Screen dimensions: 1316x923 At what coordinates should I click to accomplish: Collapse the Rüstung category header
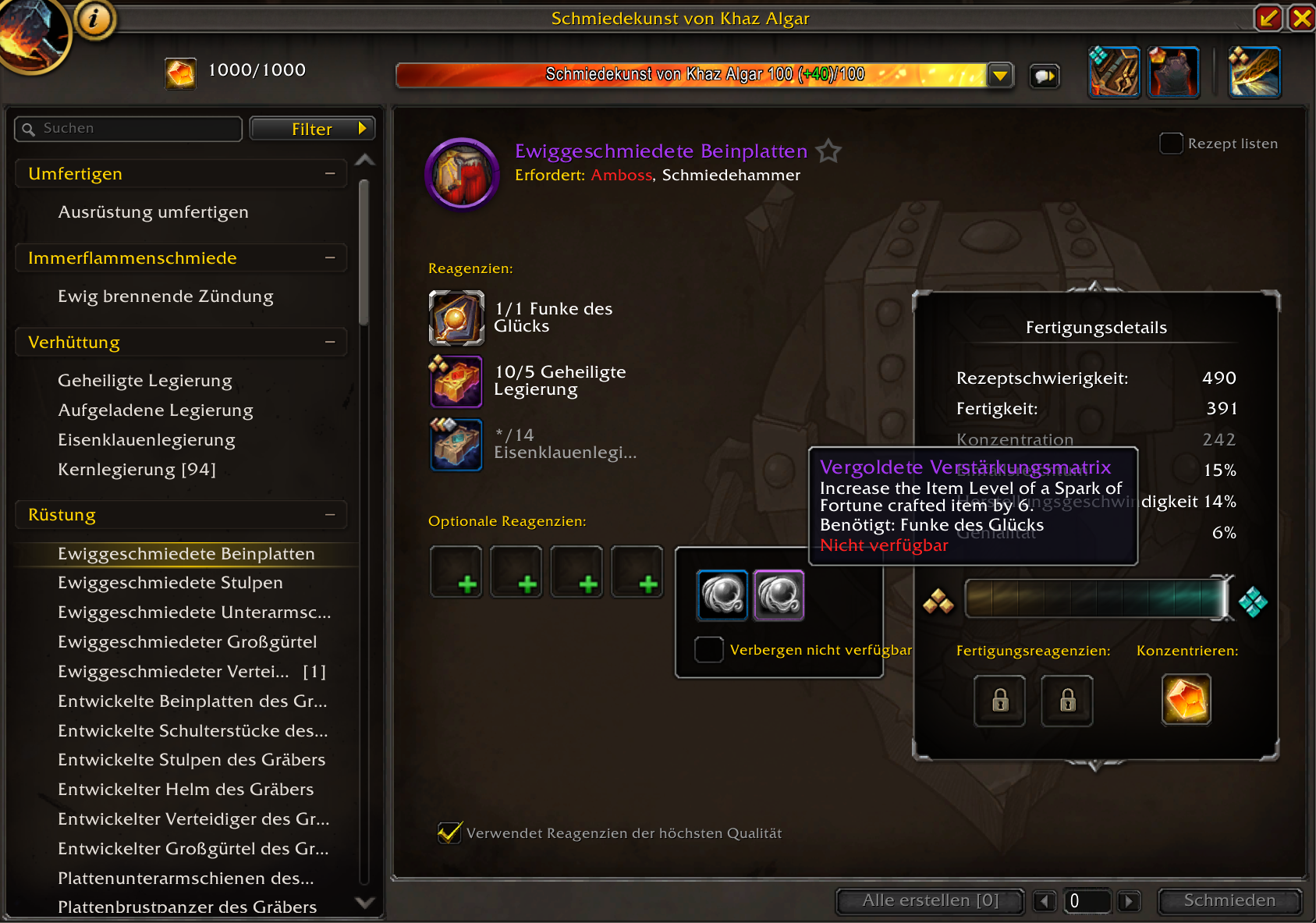(330, 515)
